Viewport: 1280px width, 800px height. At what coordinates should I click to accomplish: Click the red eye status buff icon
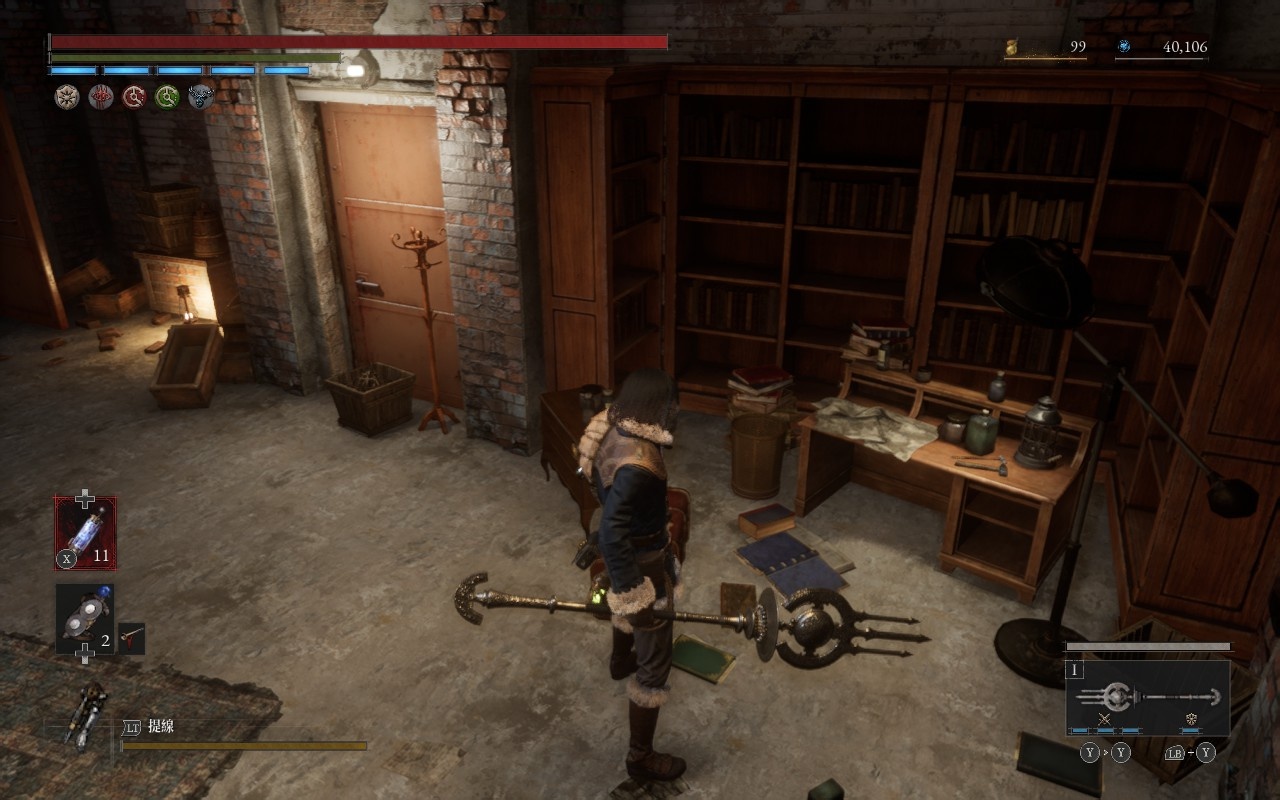pyautogui.click(x=100, y=97)
